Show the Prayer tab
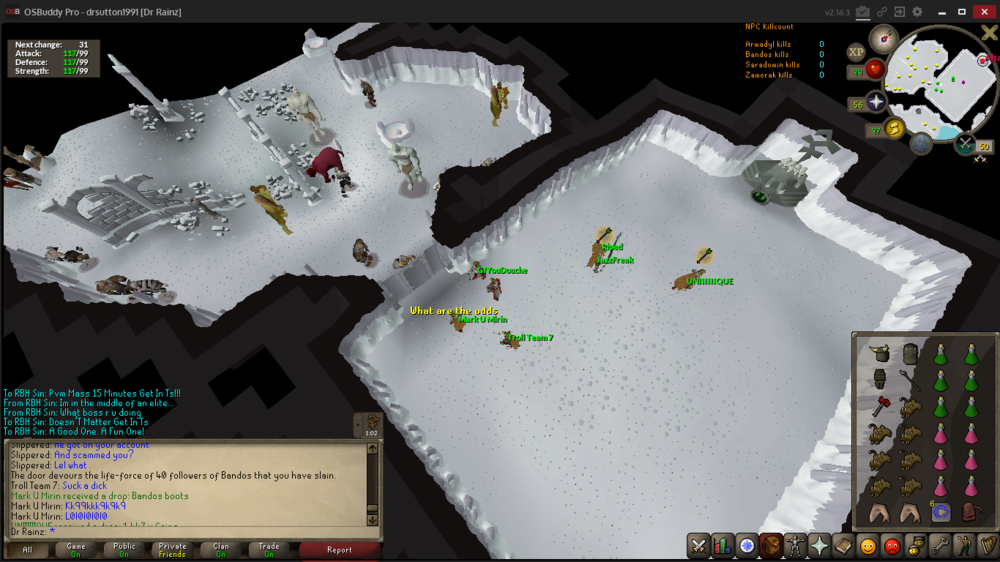This screenshot has height=562, width=1000. click(x=819, y=546)
